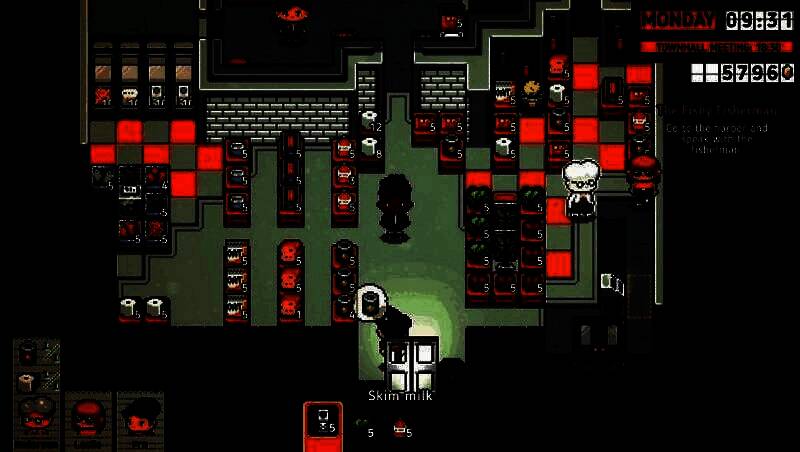Click the tree stump item icon
The height and width of the screenshot is (452, 800).
click(x=28, y=381)
